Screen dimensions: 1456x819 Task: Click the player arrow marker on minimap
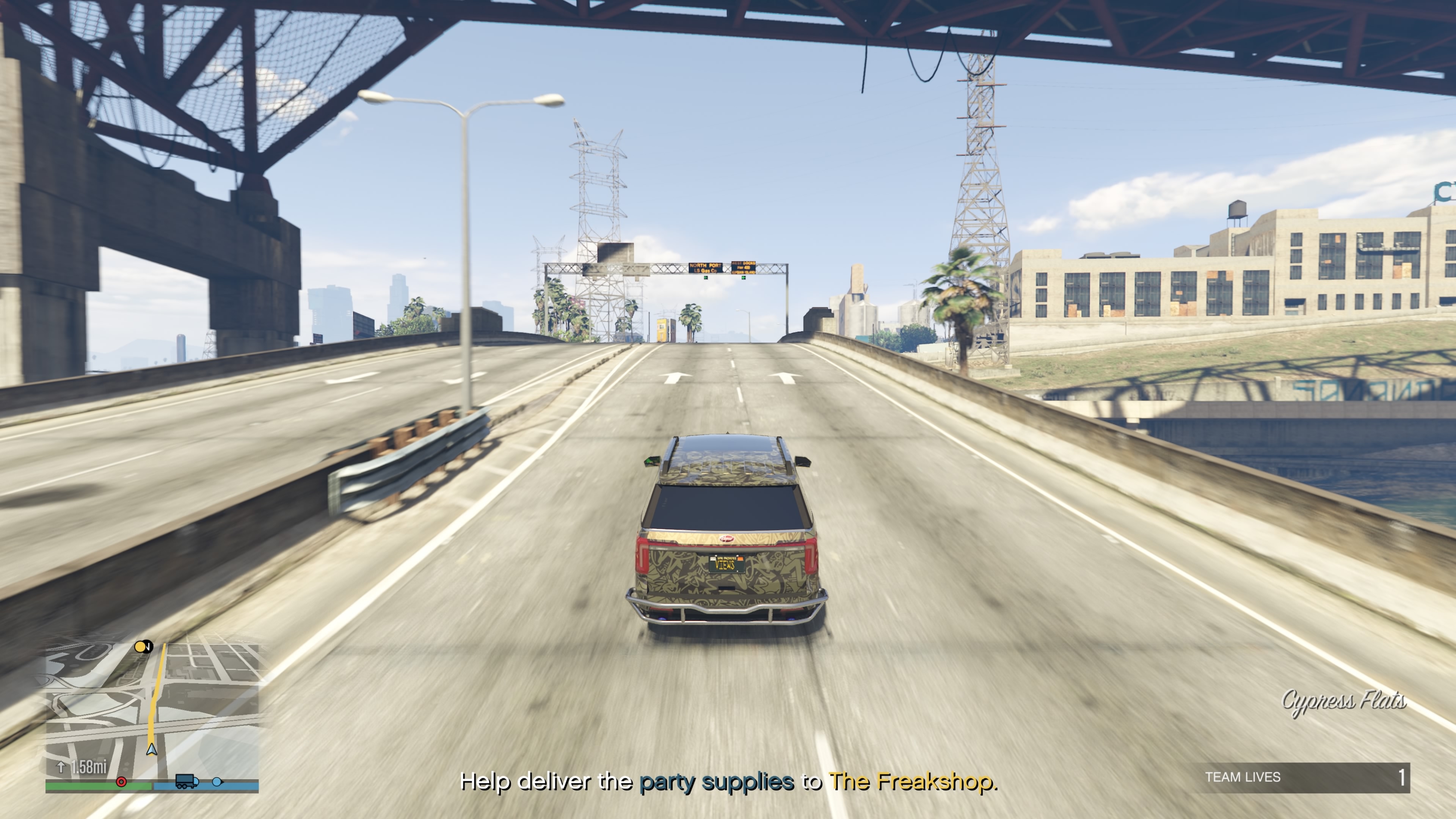click(x=152, y=750)
